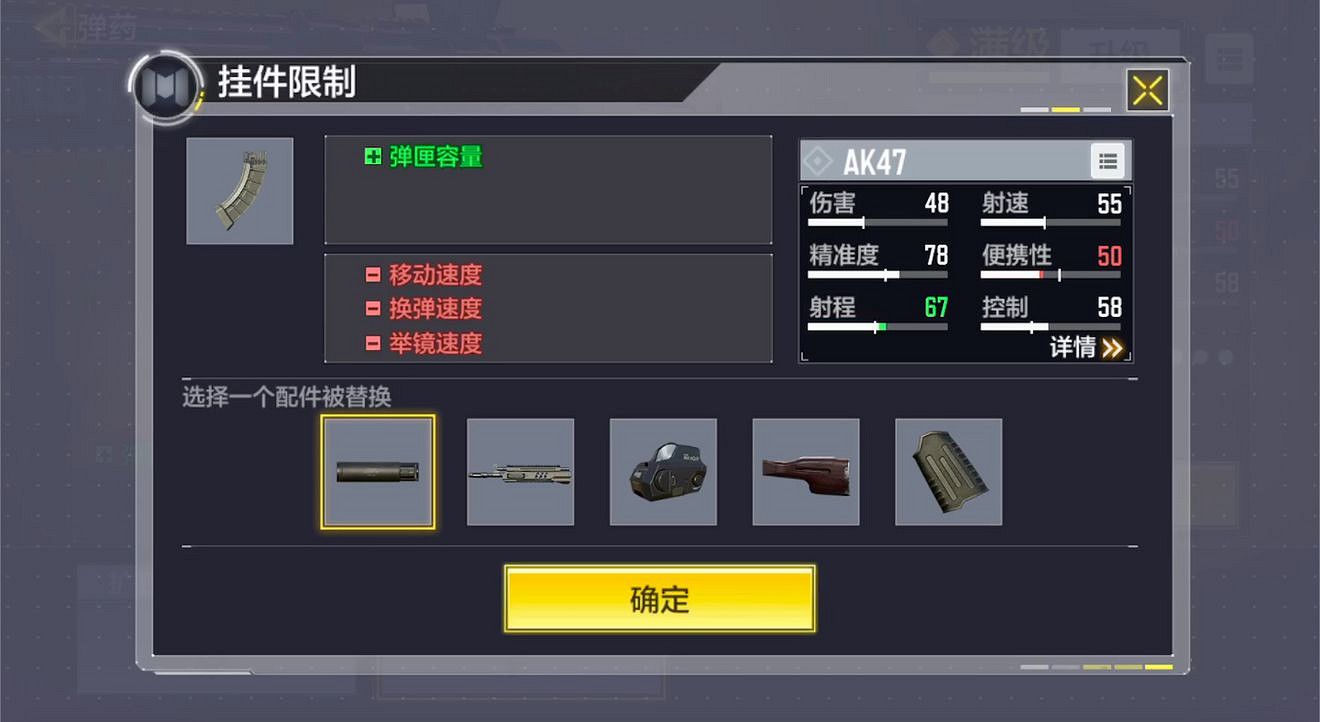This screenshot has width=1320, height=722.
Task: Click the green plus icon beside 弹匣容量
Action: [373, 159]
